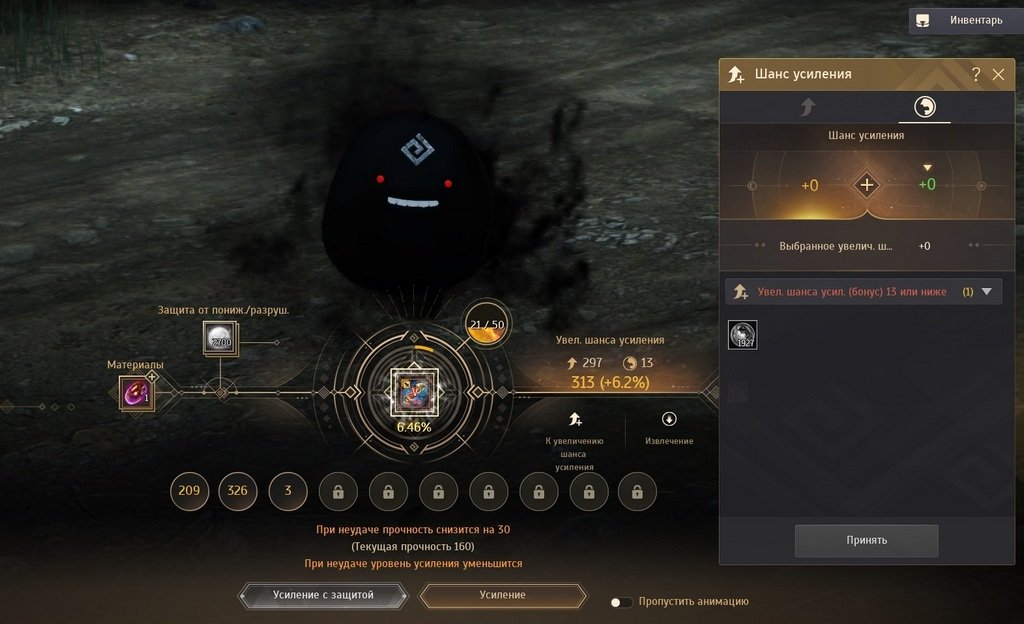The image size is (1024, 624).
Task: Select the Материалы material slot
Action: click(x=134, y=392)
